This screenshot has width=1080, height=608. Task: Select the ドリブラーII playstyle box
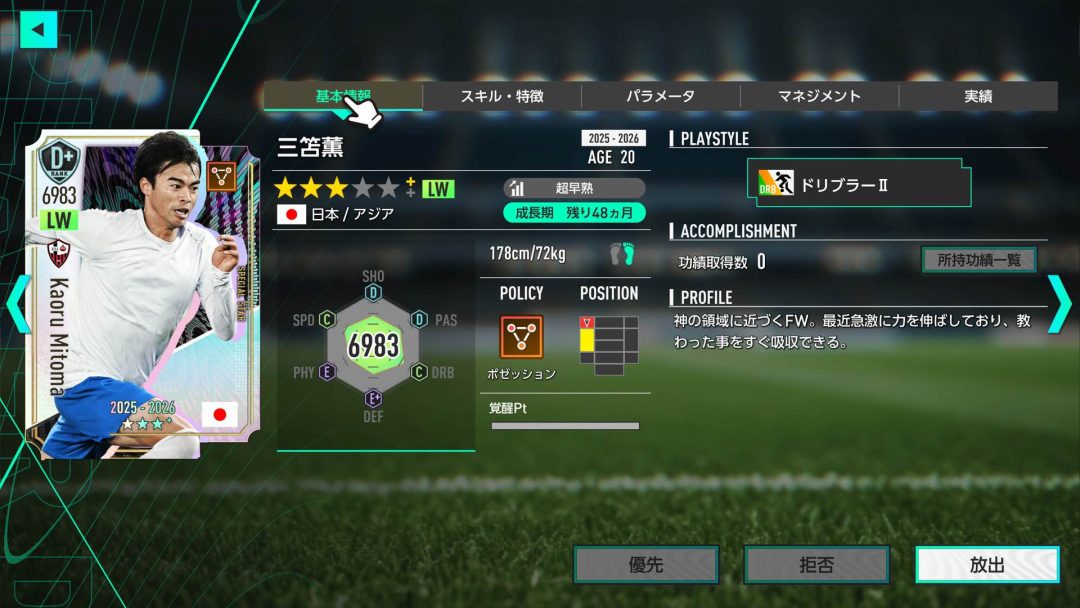(x=858, y=184)
